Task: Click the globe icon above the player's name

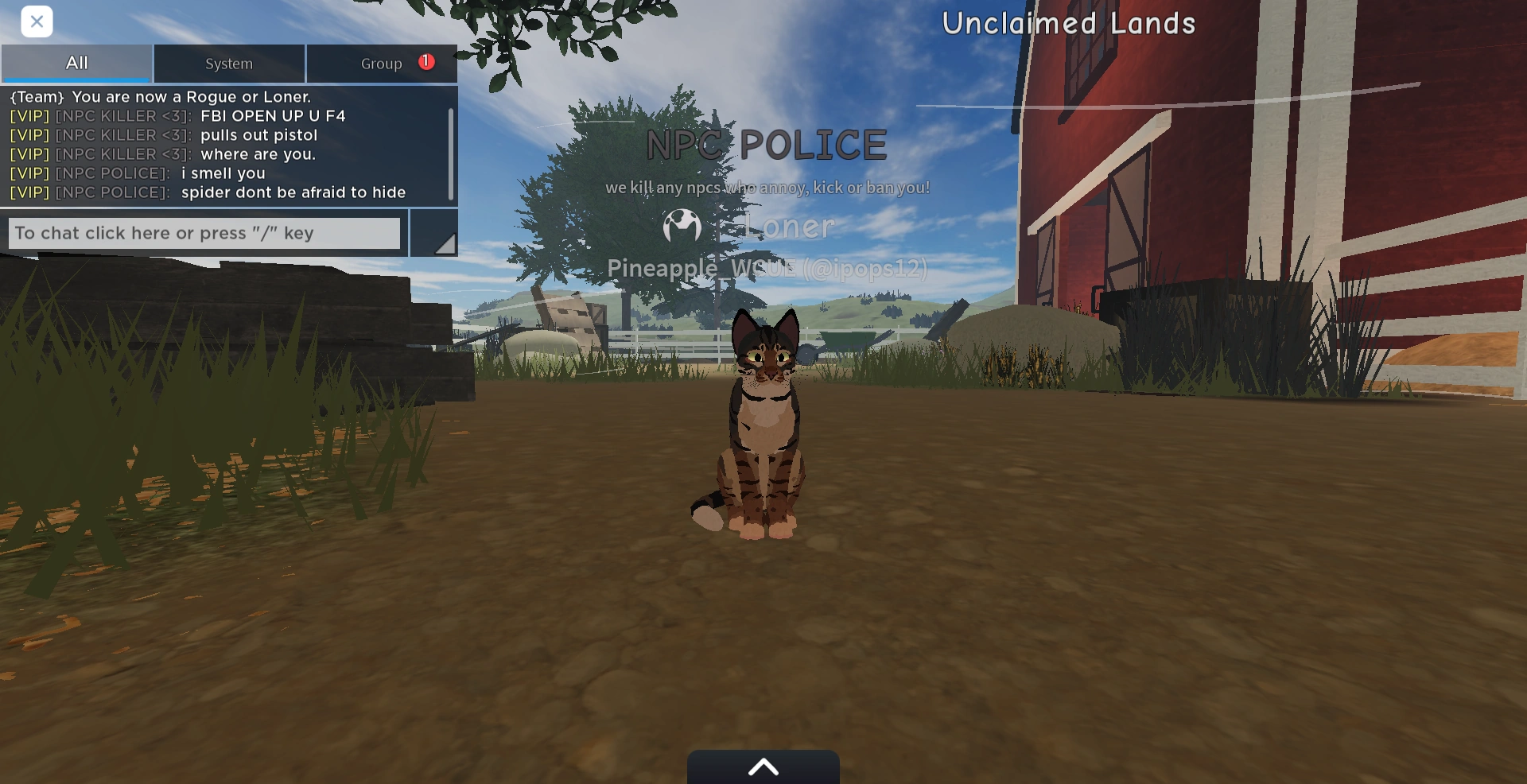Action: click(x=682, y=227)
